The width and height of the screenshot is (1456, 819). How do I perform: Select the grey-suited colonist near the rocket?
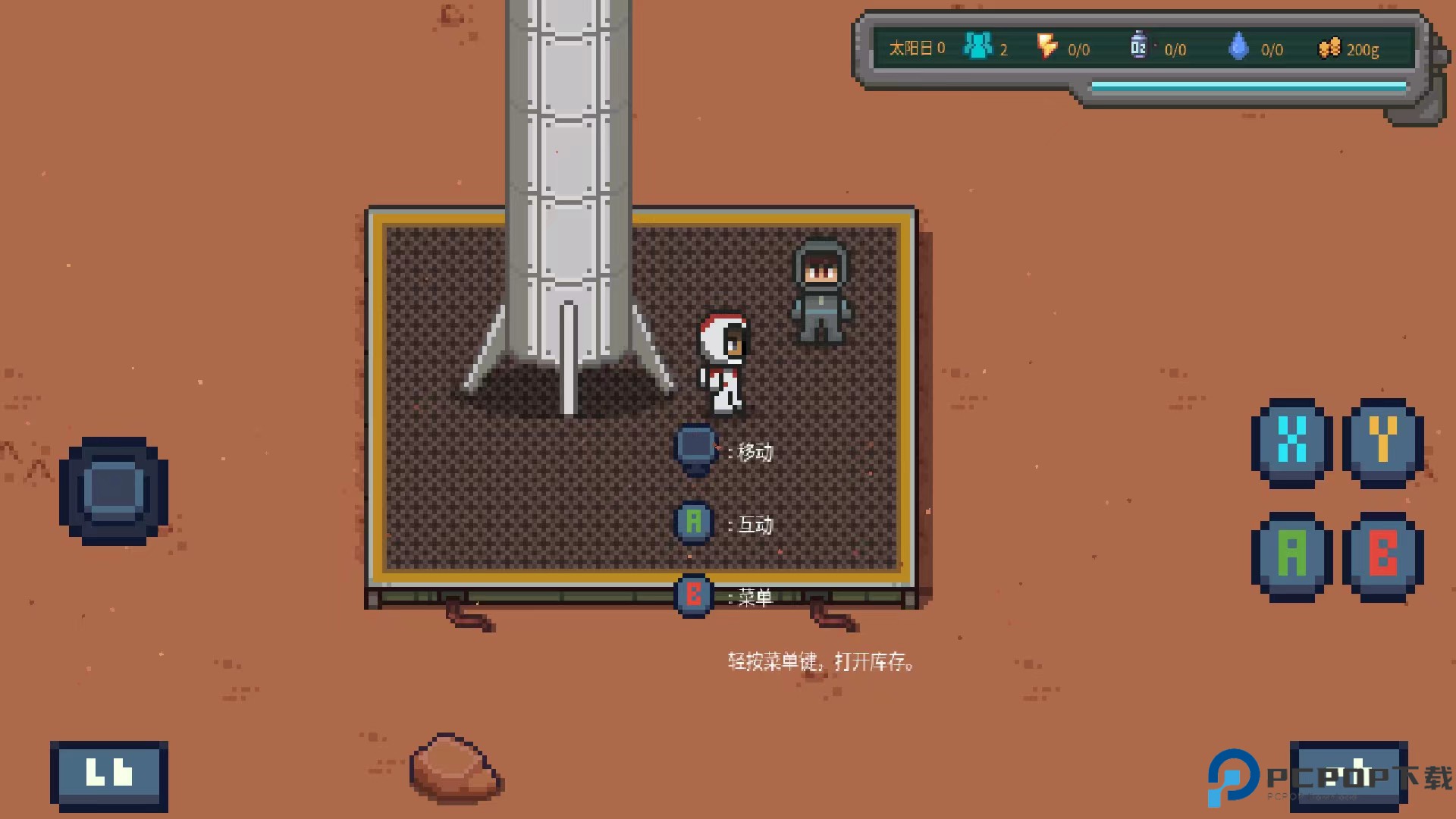[x=822, y=292]
